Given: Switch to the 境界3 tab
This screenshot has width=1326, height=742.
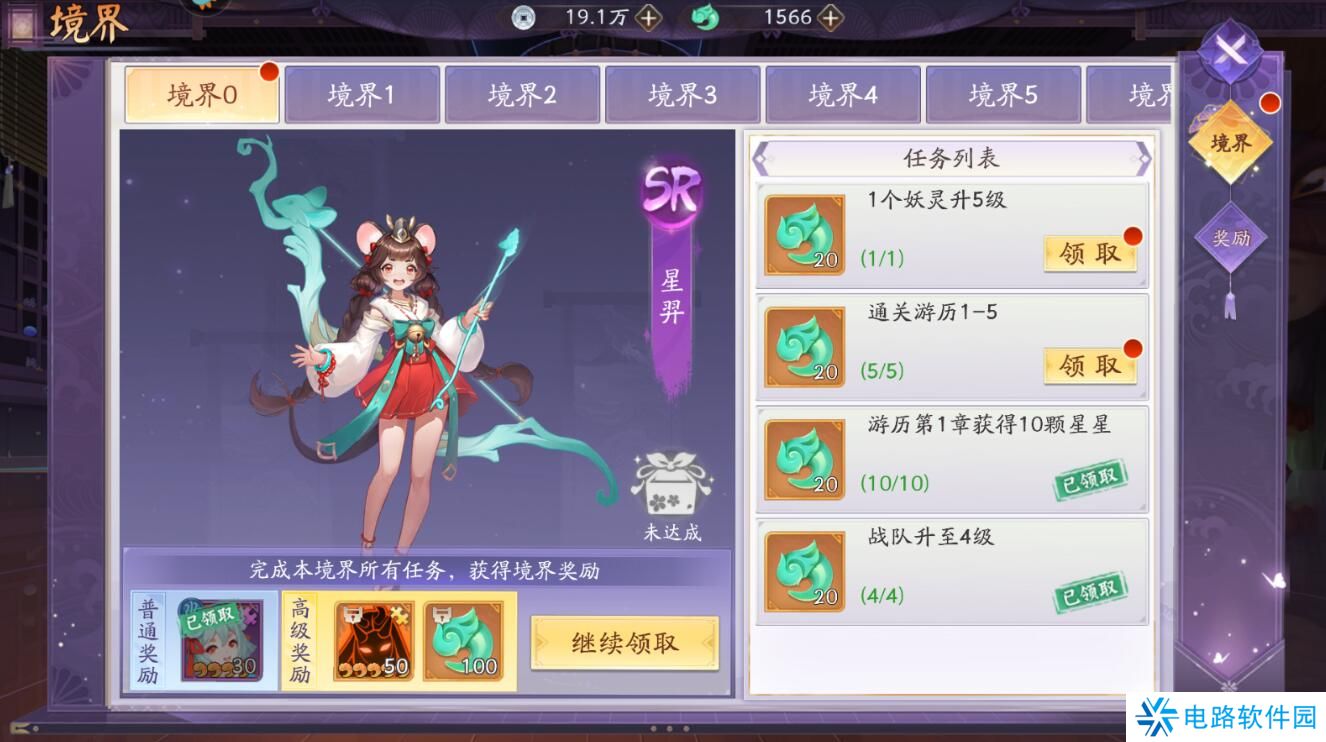Looking at the screenshot, I should coord(682,93).
